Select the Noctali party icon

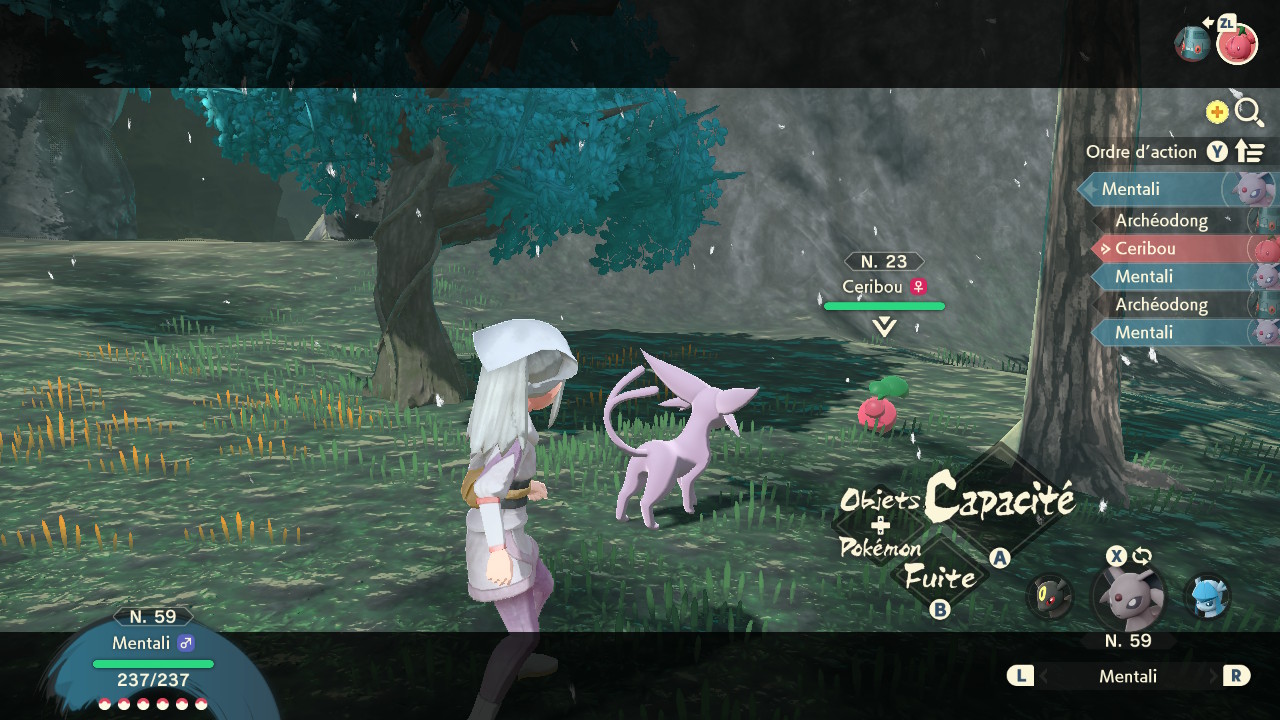pyautogui.click(x=1049, y=597)
